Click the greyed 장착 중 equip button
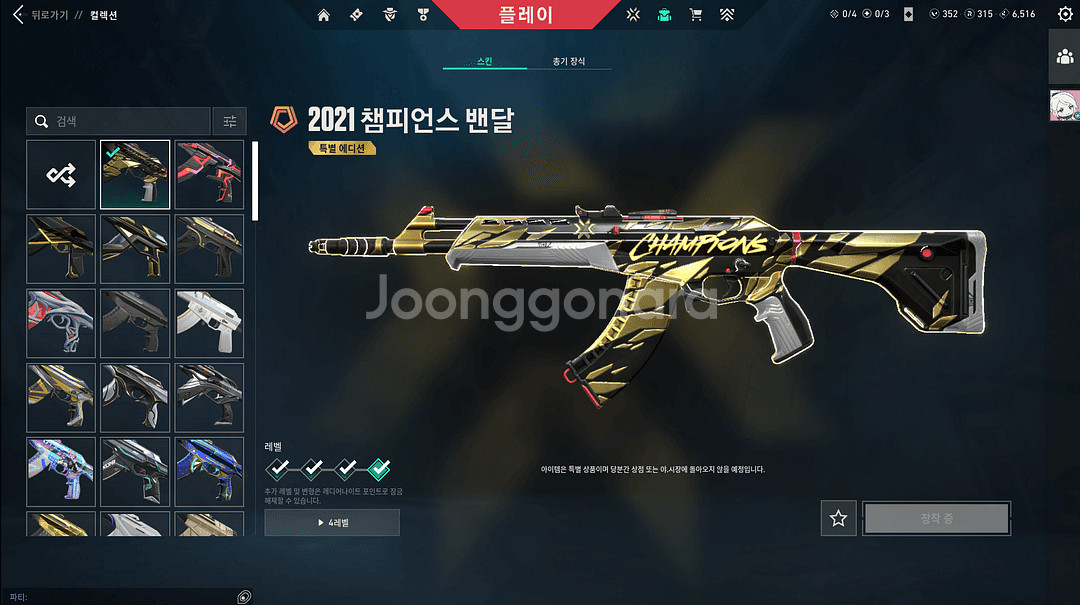Screen dimensions: 1080x605 tap(937, 518)
